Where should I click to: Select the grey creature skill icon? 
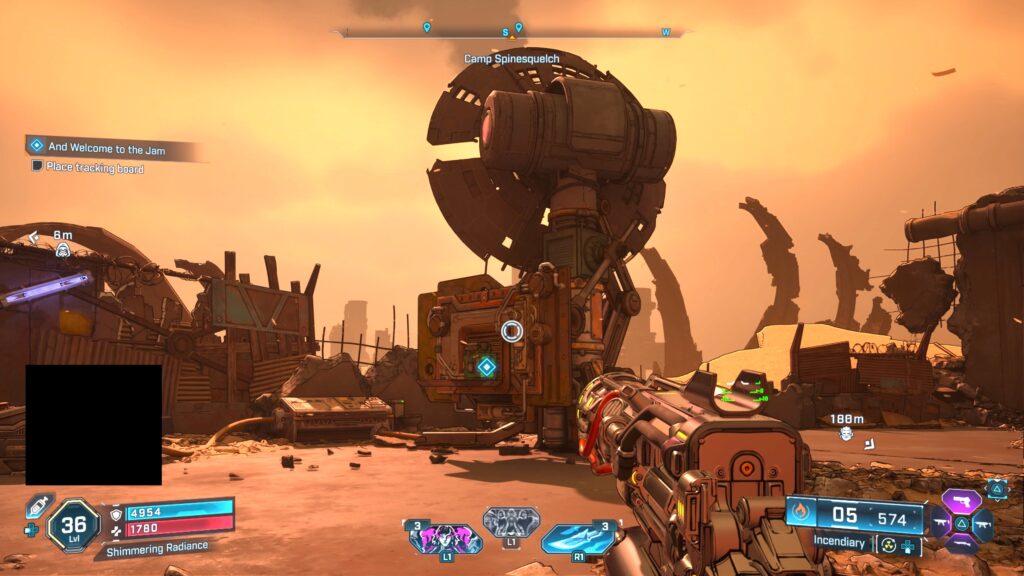511,521
